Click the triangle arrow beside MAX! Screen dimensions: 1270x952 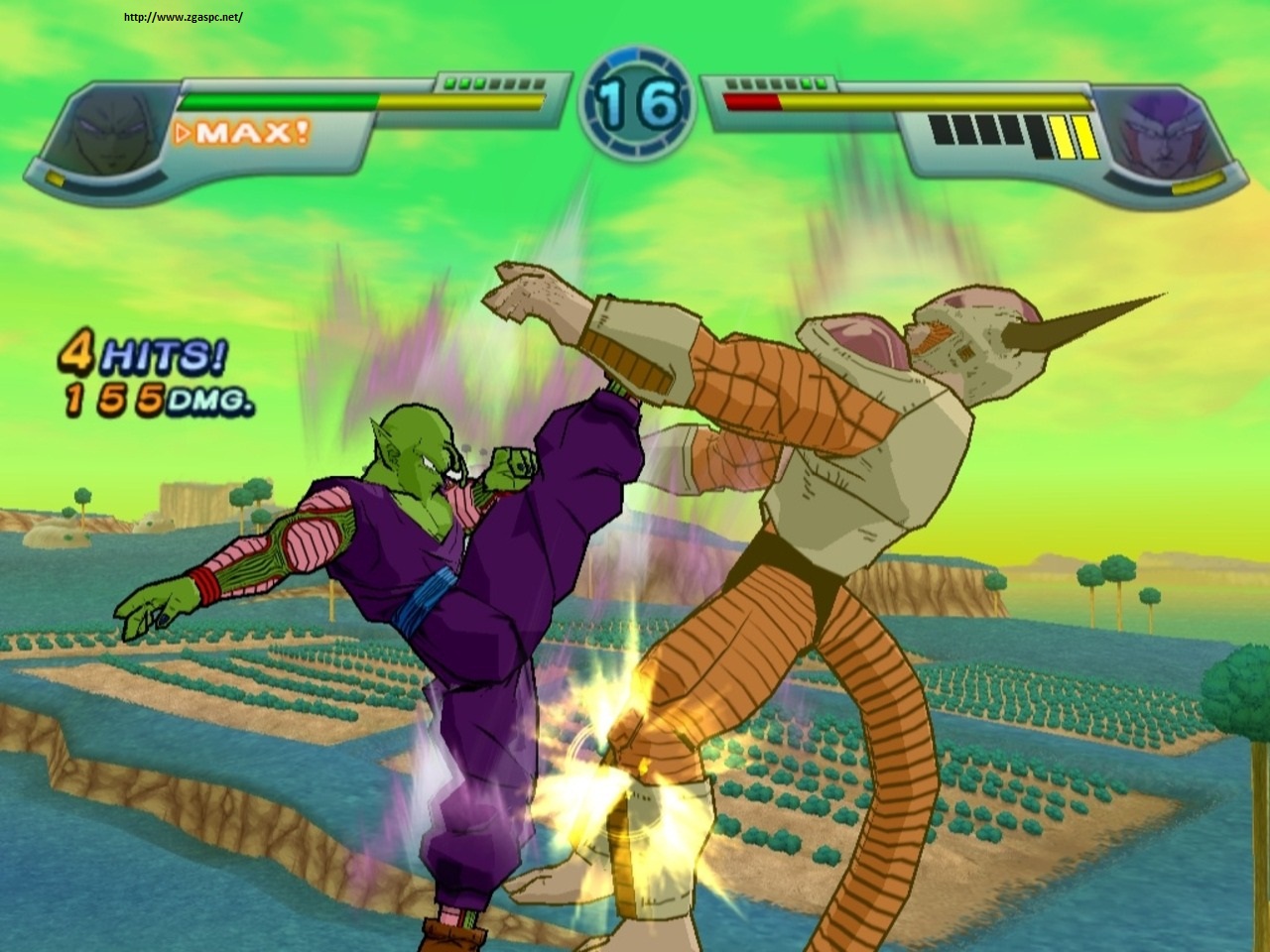tap(184, 130)
